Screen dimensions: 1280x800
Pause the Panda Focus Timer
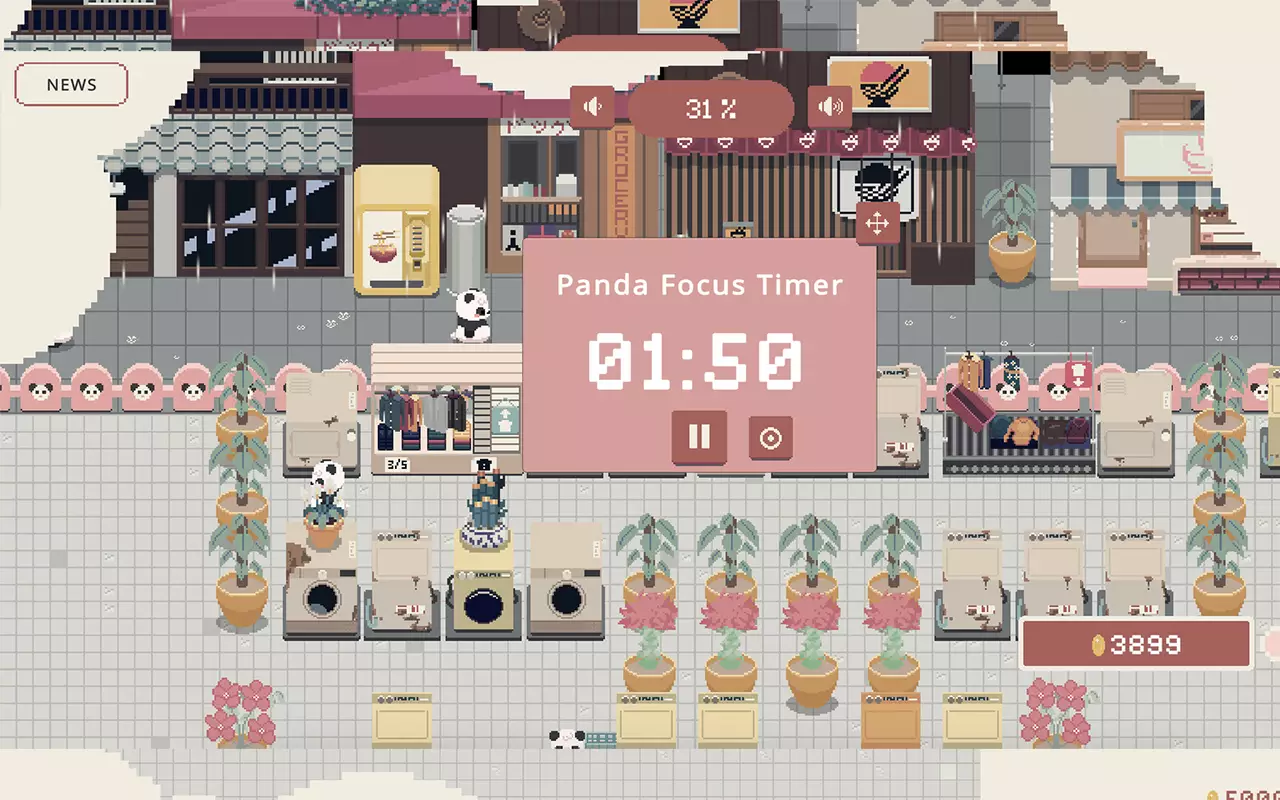[698, 437]
